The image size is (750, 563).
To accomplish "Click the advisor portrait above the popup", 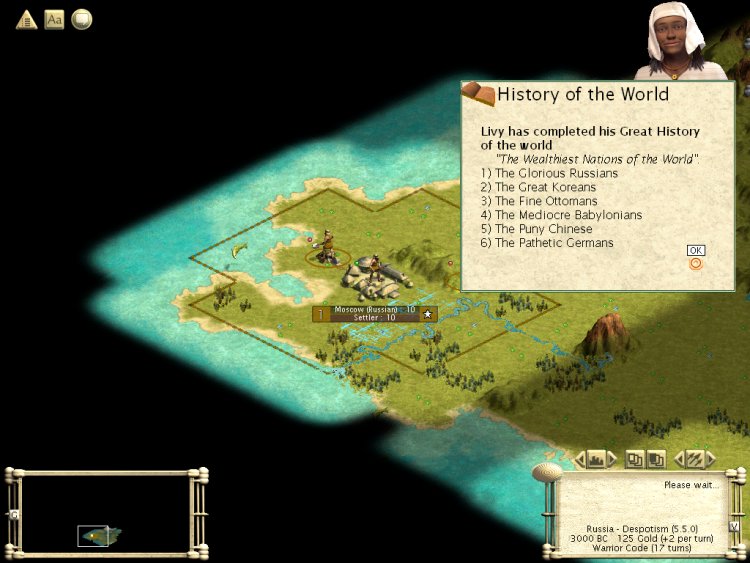I will (682, 40).
